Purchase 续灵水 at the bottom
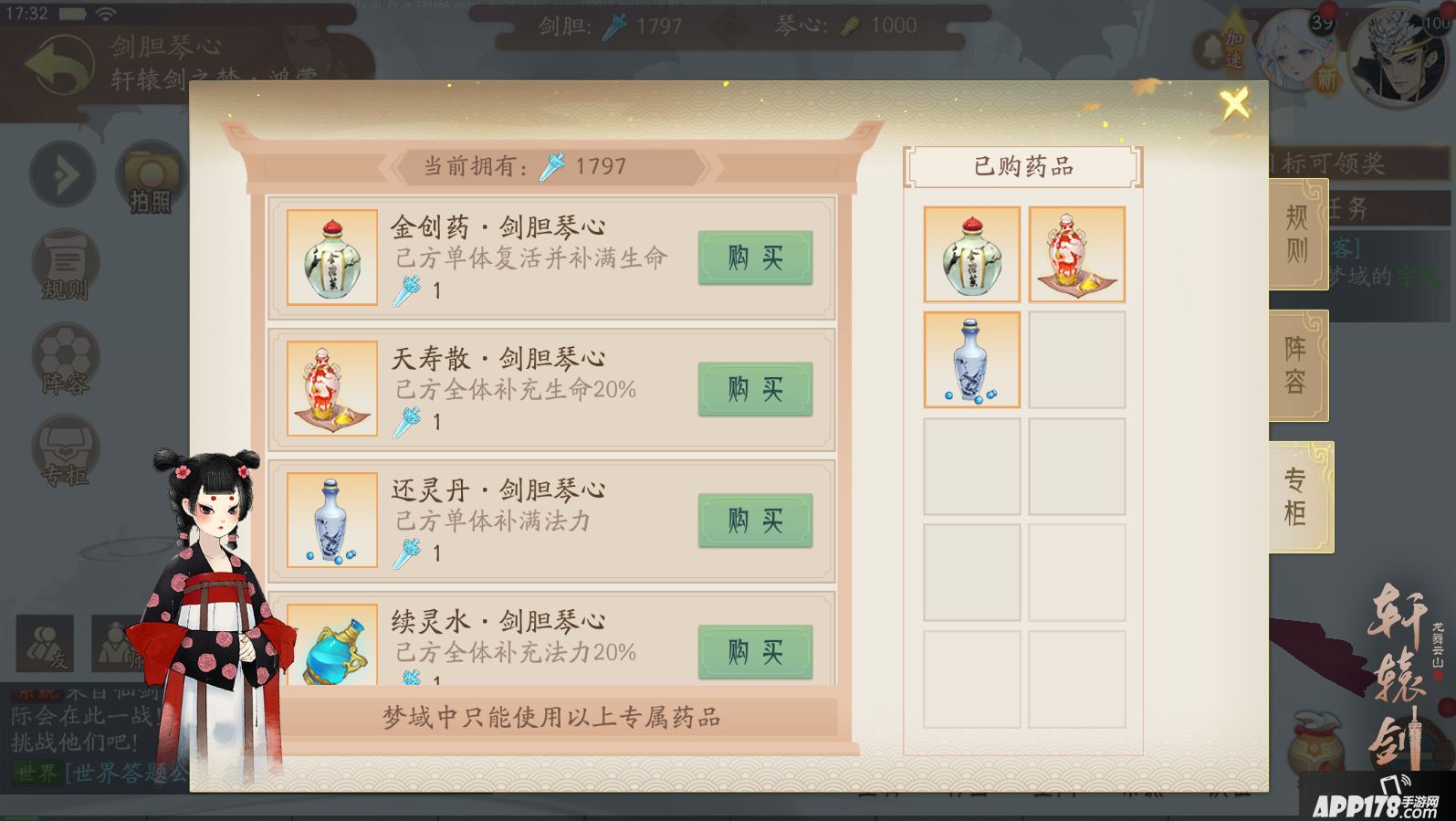This screenshot has width=1456, height=821. [754, 652]
